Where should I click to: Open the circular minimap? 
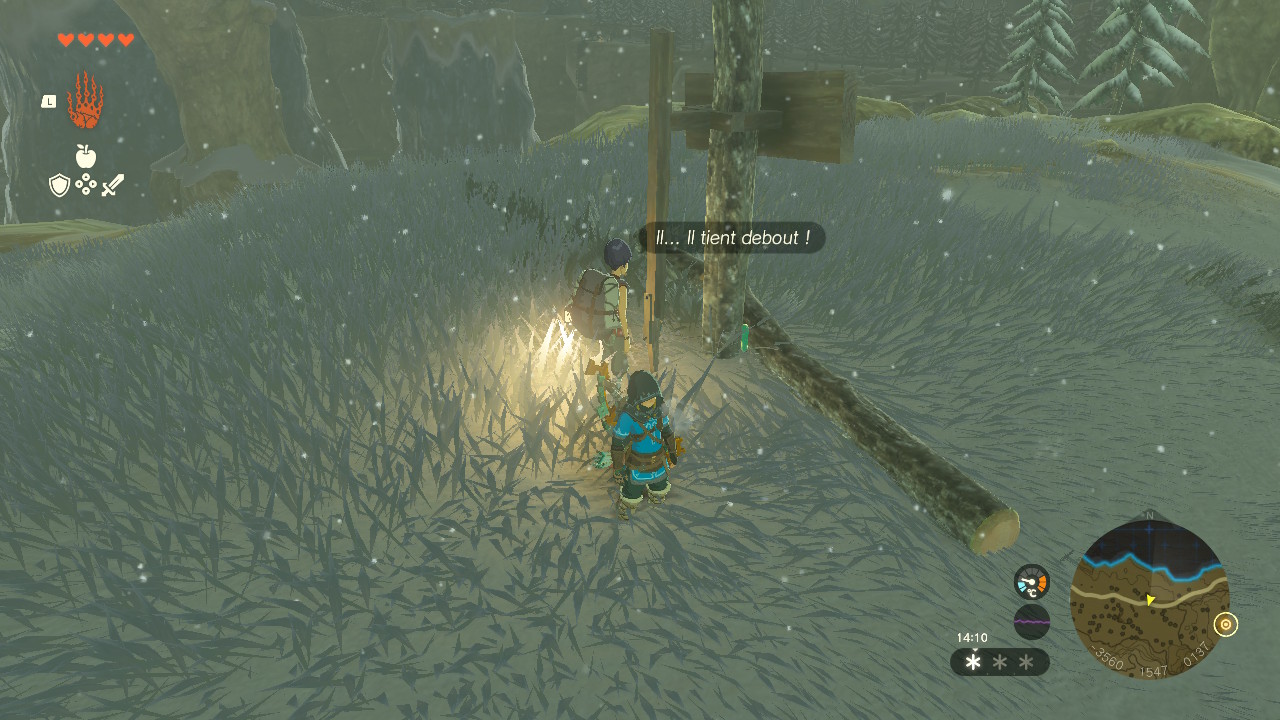(x=1149, y=599)
